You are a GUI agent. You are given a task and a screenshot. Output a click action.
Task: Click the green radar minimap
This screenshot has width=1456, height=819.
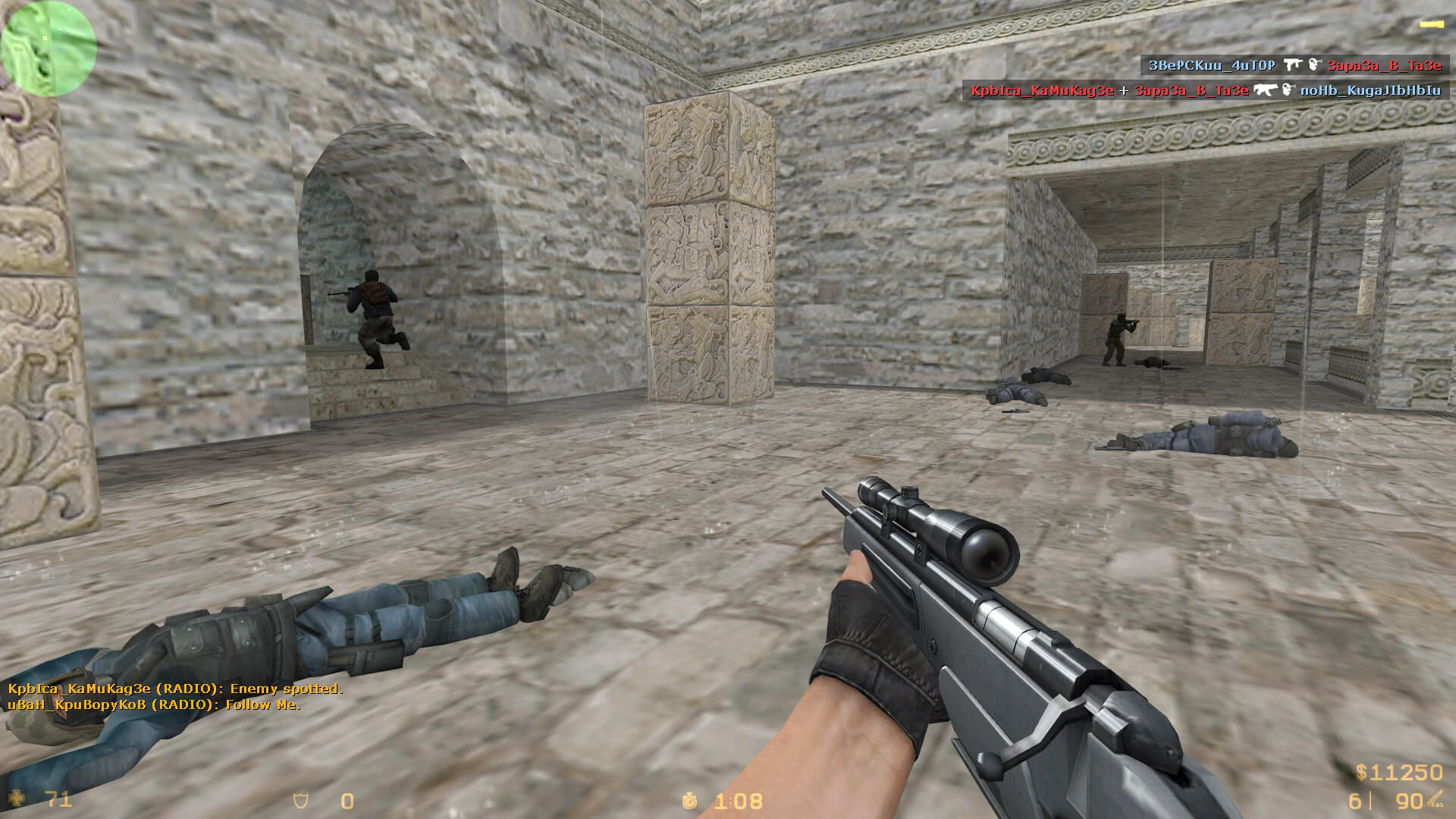[x=49, y=49]
